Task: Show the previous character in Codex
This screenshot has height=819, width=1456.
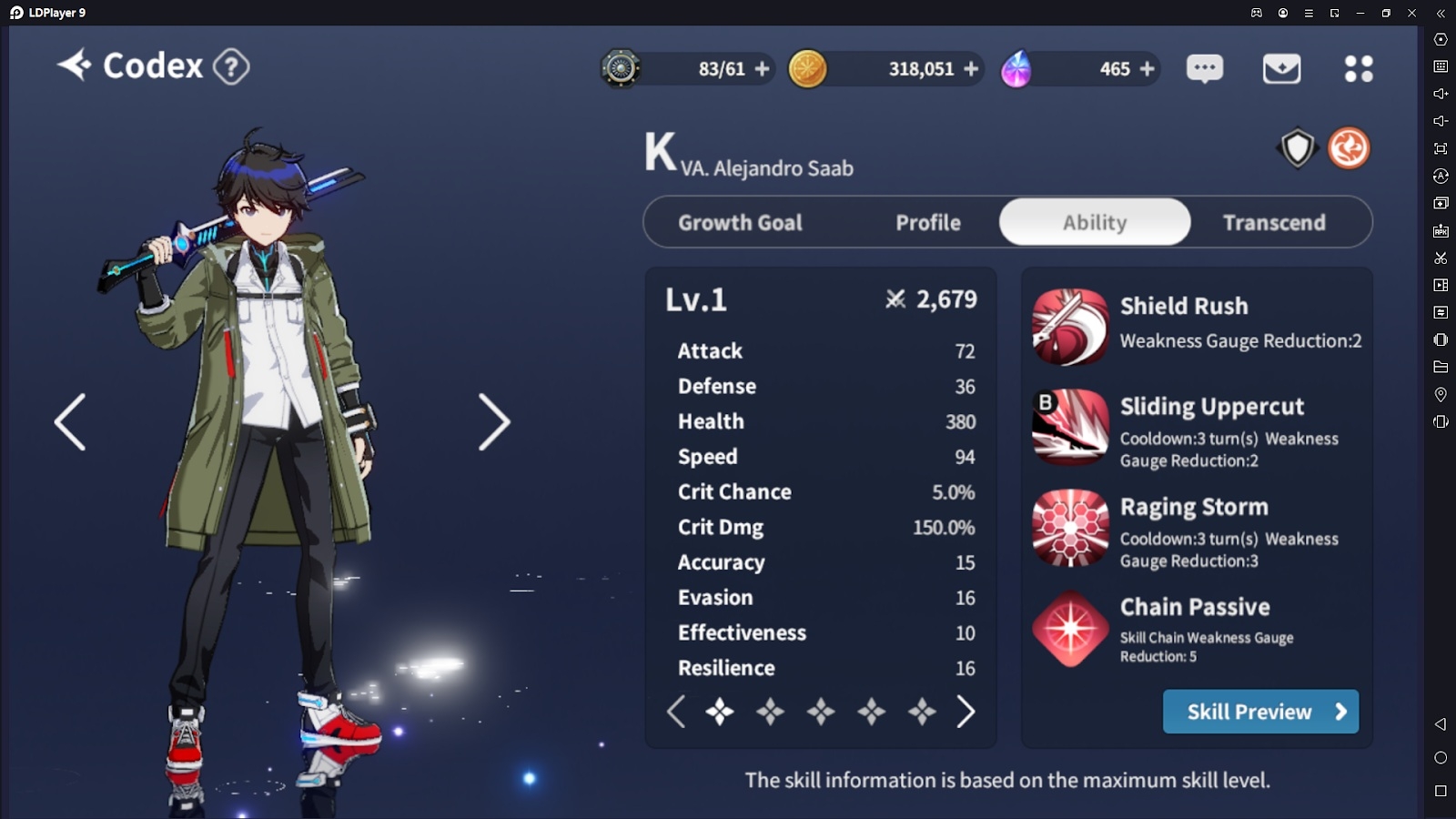Action: click(70, 422)
